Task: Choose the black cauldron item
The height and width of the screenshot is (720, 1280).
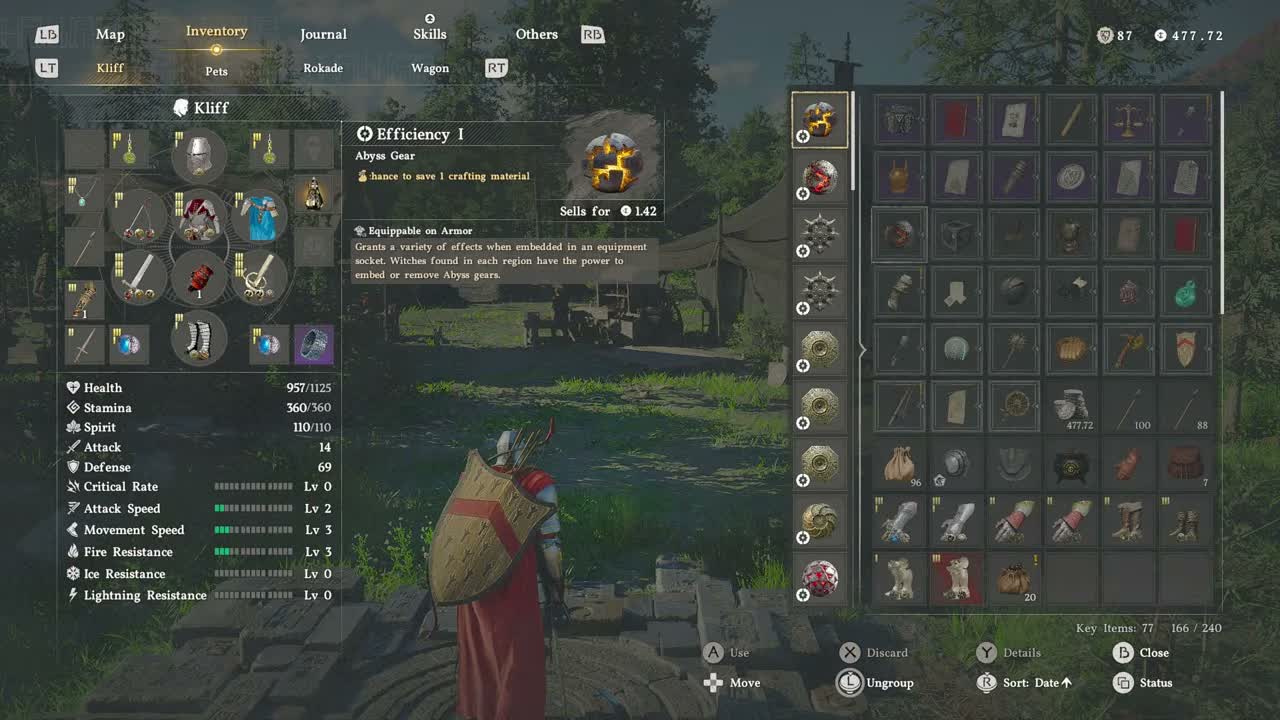Action: (1071, 465)
